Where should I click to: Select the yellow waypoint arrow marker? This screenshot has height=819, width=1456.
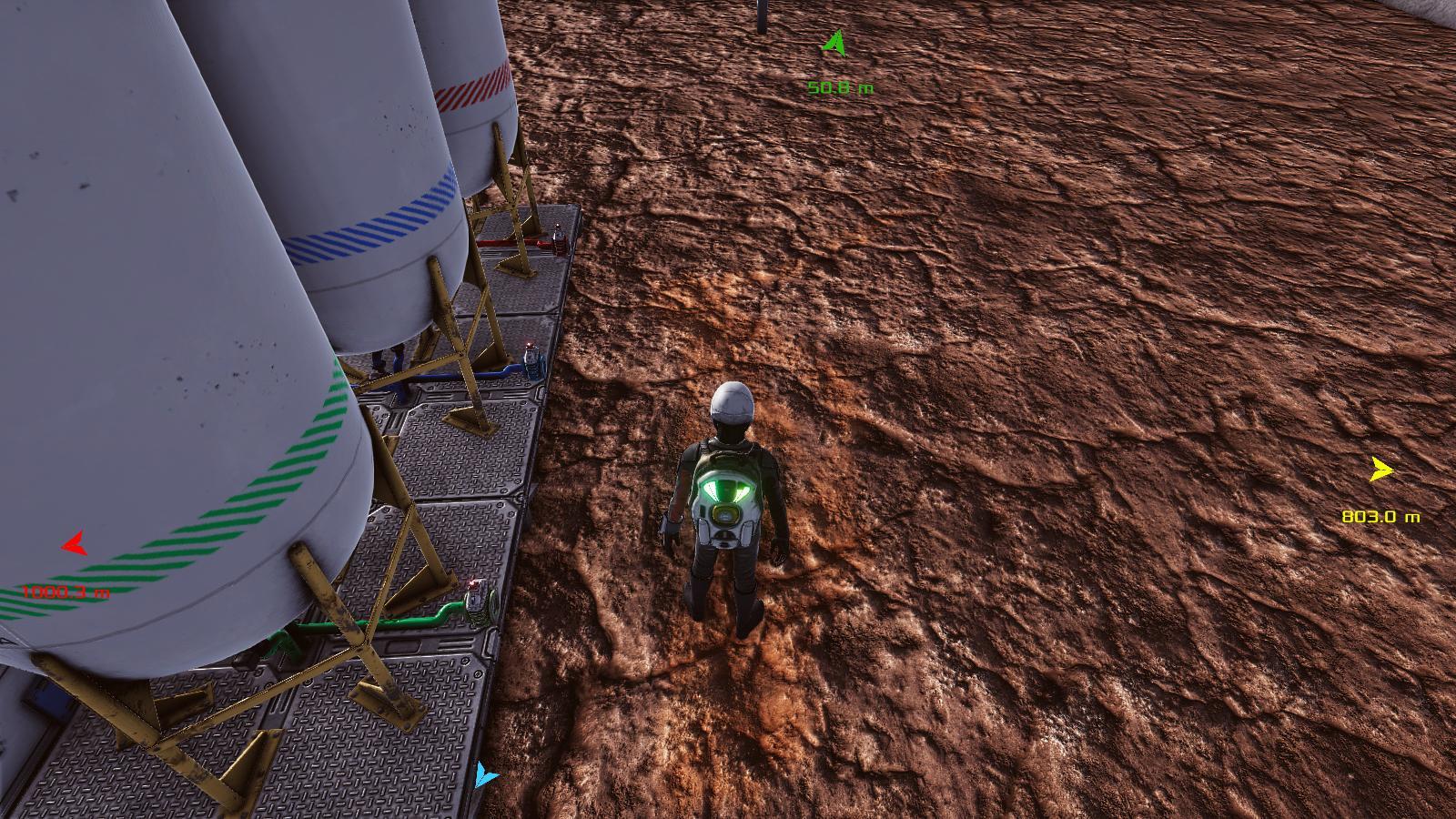click(1381, 470)
